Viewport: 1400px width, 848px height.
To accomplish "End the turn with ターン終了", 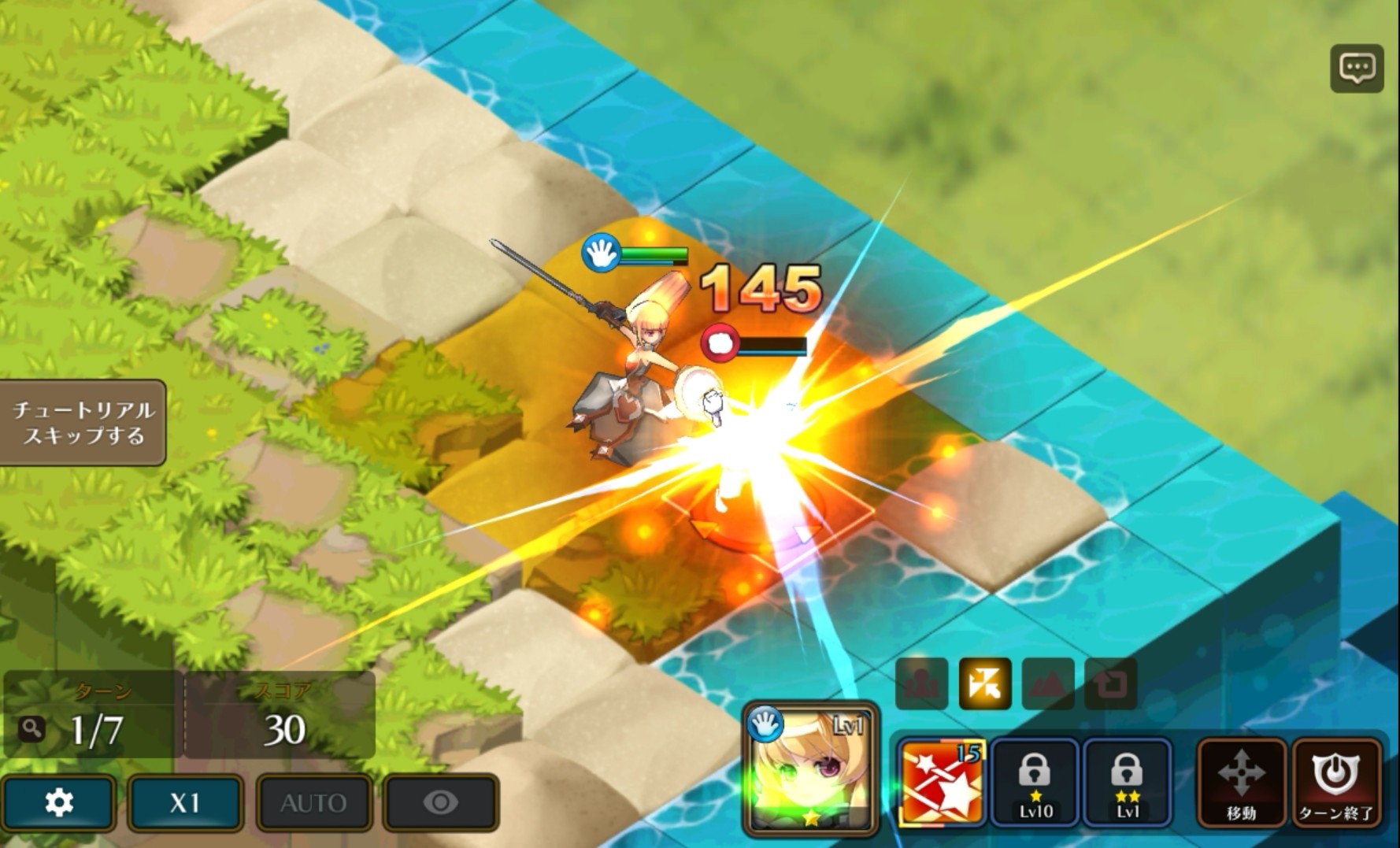I will coord(1336,782).
